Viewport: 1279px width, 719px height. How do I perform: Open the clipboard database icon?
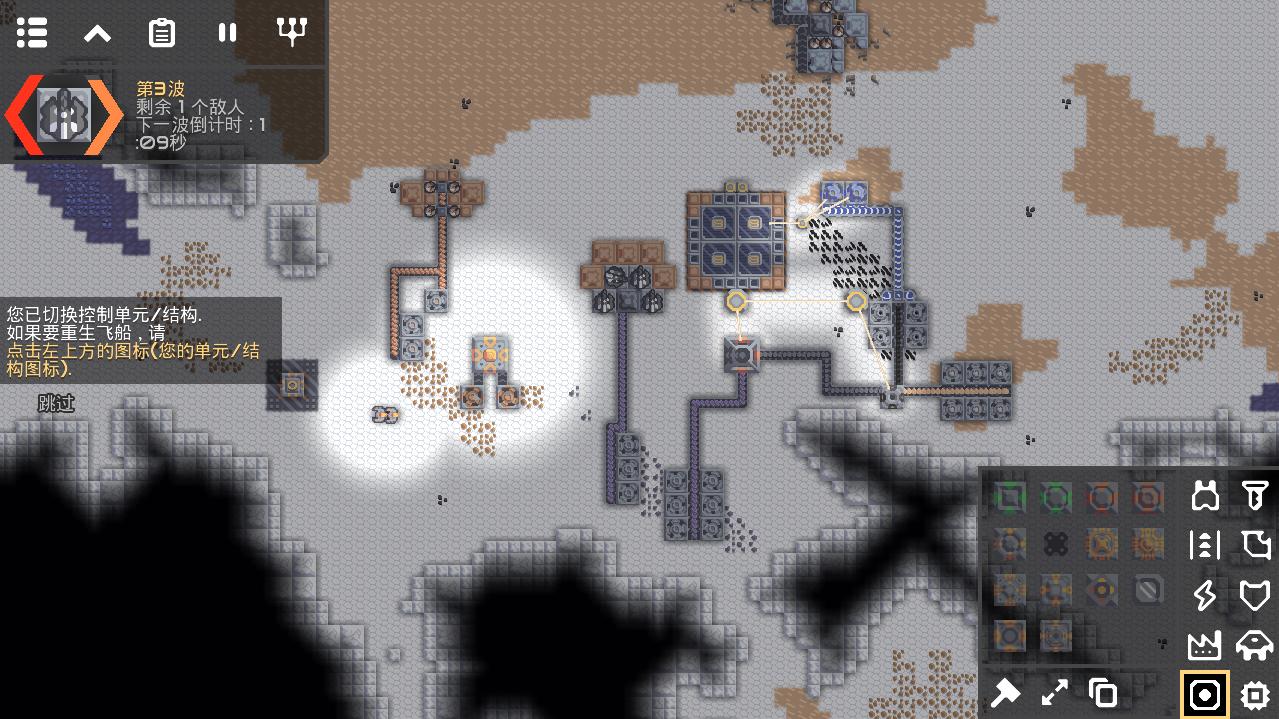[x=162, y=33]
